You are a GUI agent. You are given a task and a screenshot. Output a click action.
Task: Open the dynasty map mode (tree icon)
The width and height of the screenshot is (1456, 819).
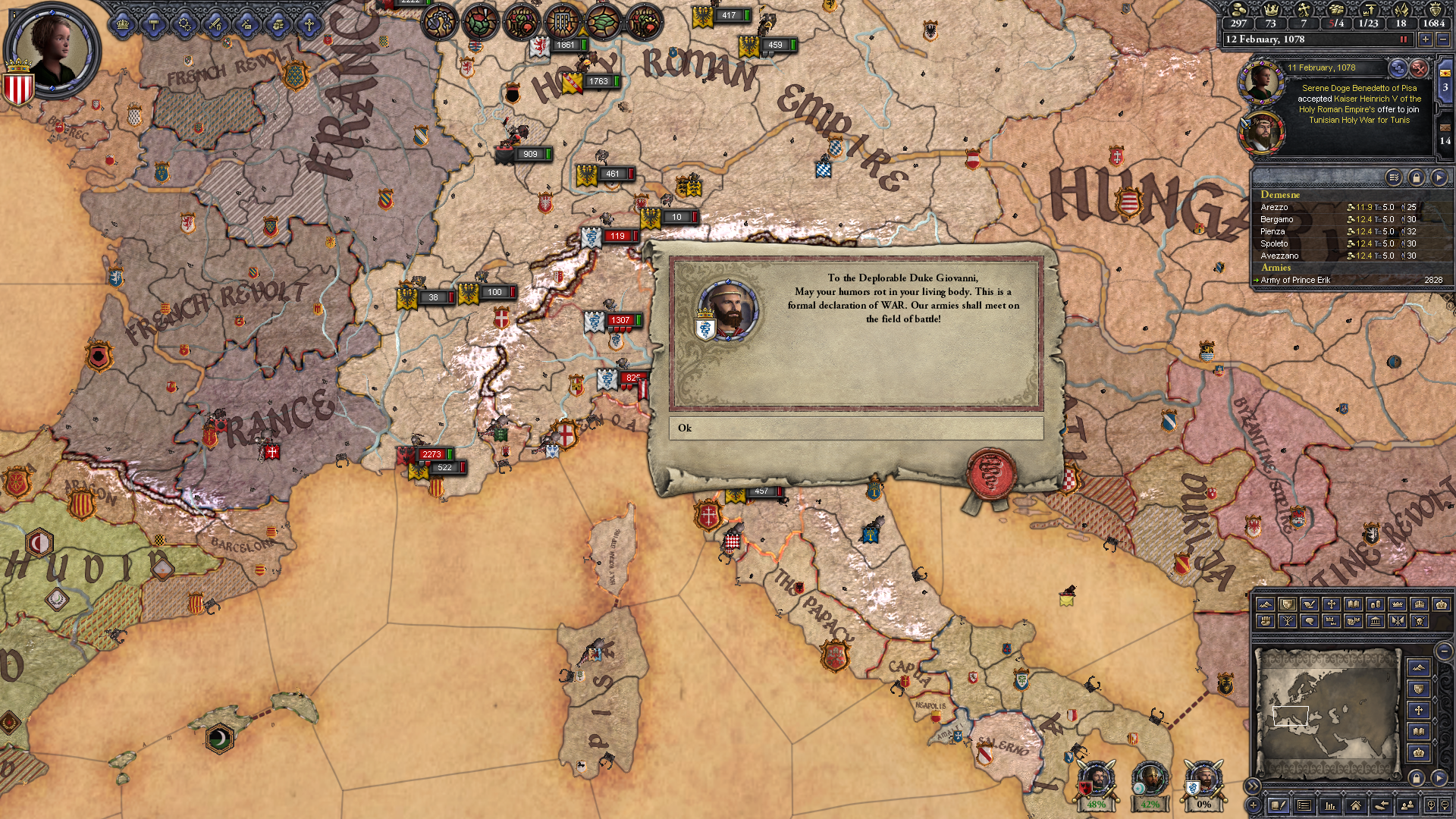click(x=1288, y=621)
